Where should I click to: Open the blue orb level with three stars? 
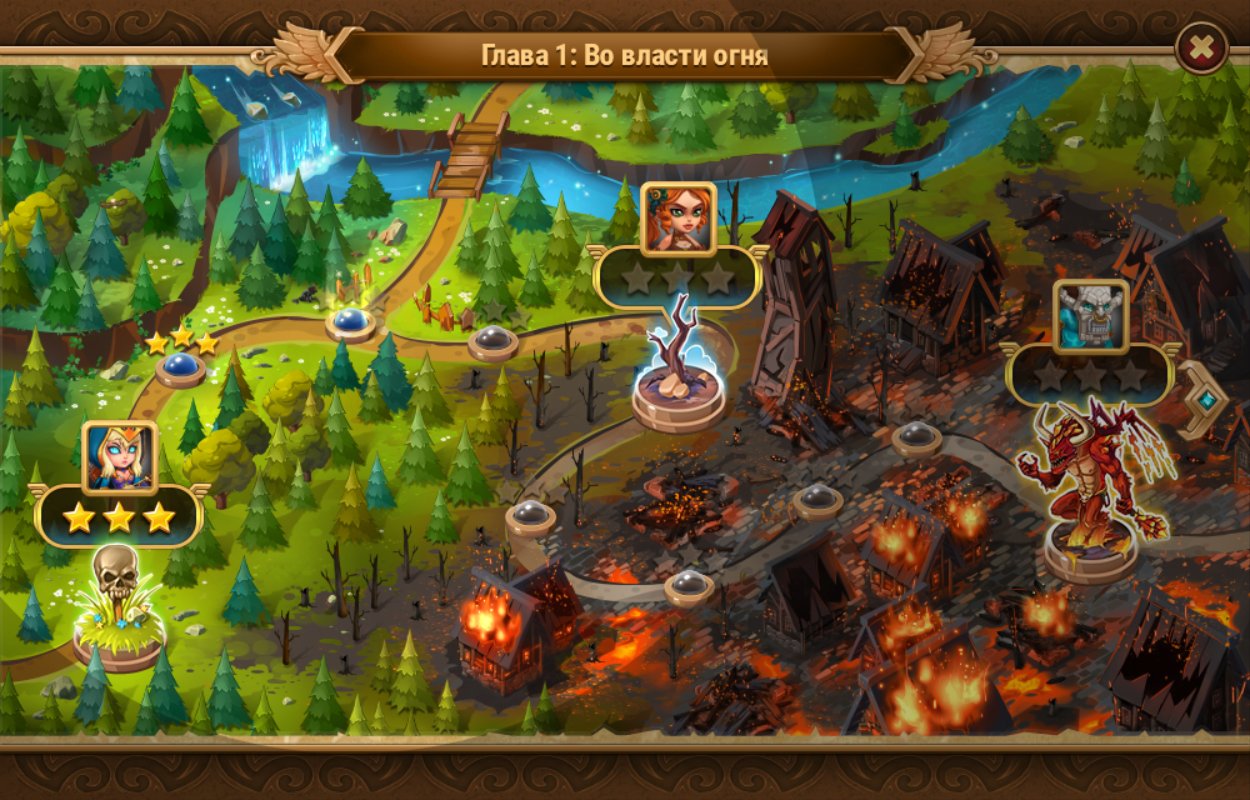[x=180, y=366]
